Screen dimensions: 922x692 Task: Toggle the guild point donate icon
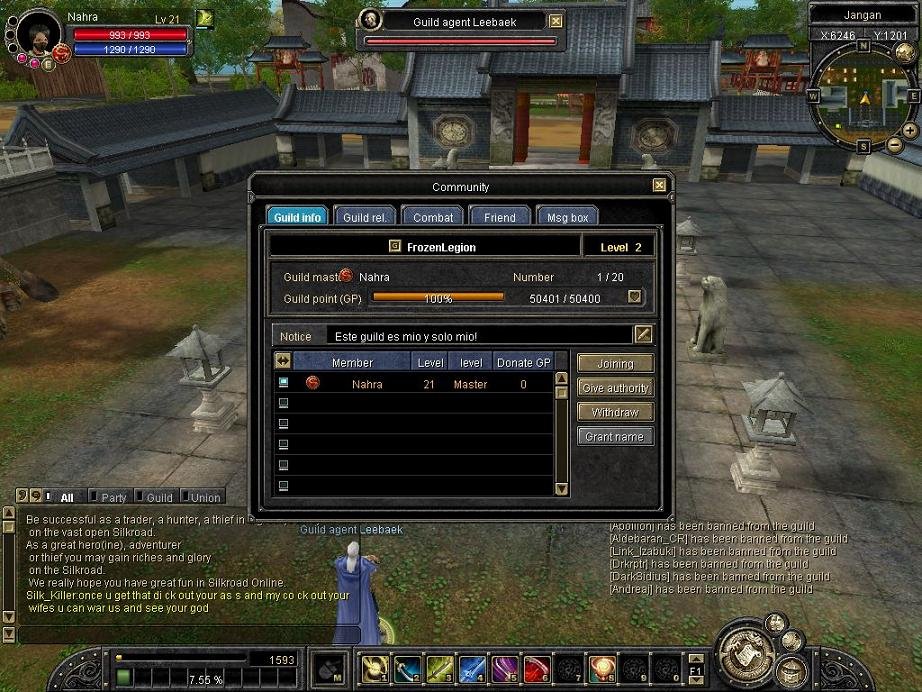click(x=634, y=297)
